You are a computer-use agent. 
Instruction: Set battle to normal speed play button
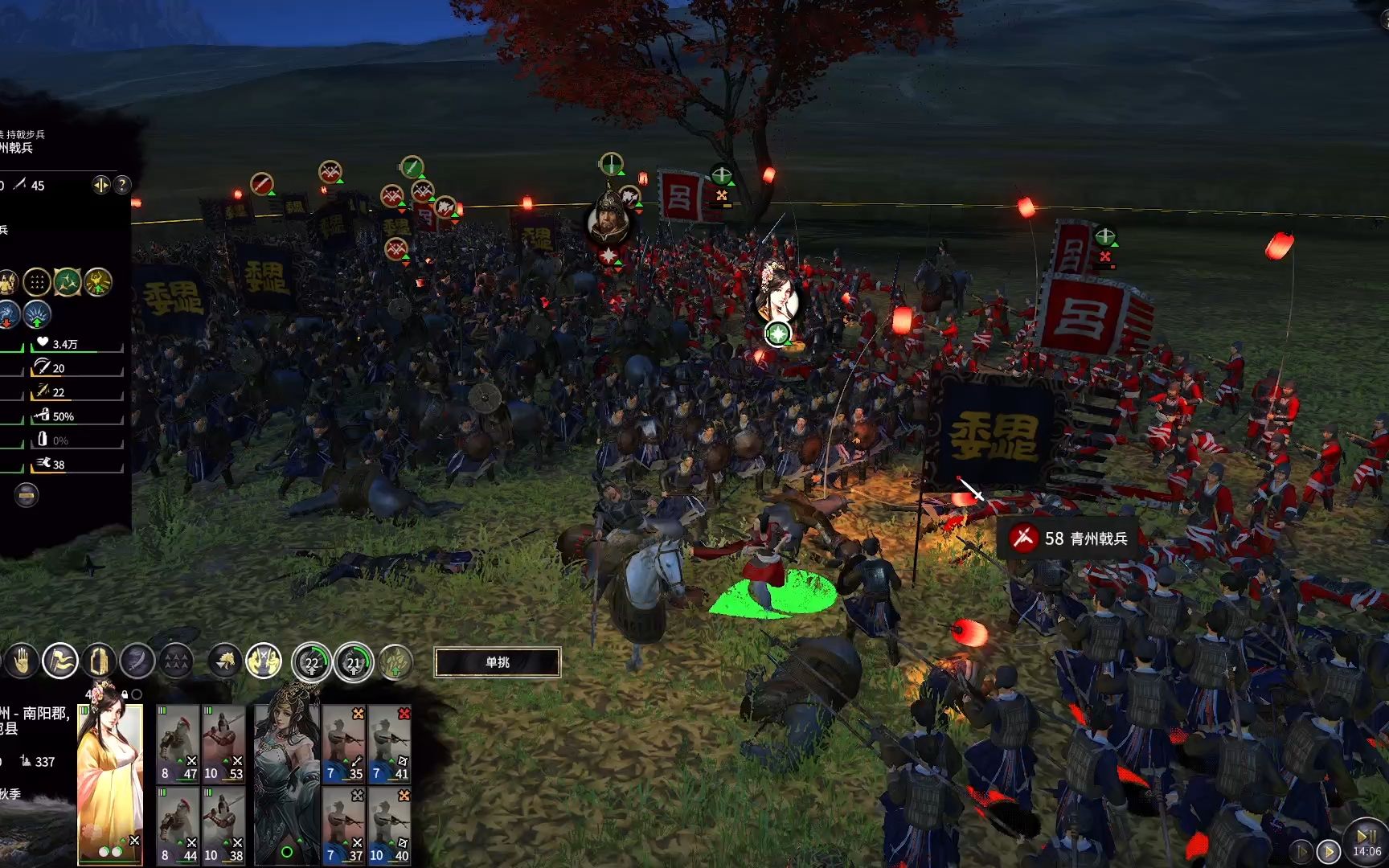pos(1329,851)
